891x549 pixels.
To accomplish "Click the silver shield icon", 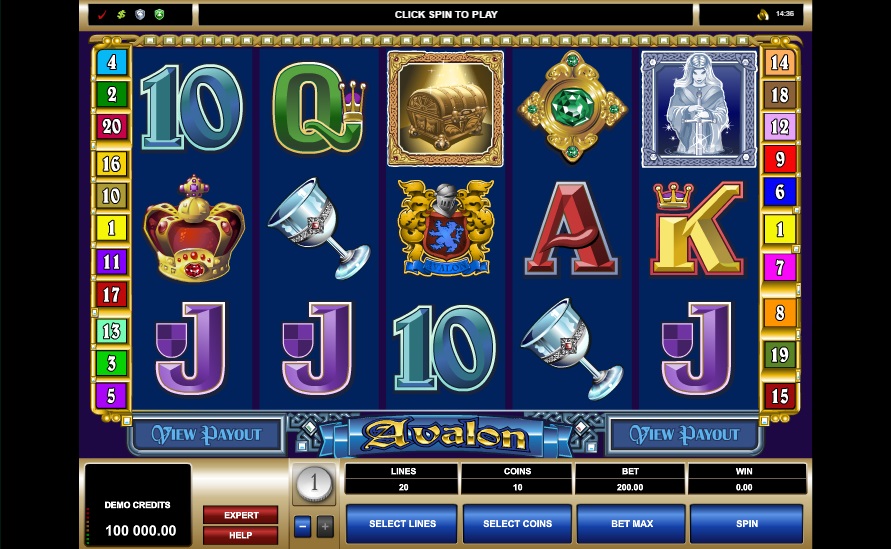I will pyautogui.click(x=140, y=15).
